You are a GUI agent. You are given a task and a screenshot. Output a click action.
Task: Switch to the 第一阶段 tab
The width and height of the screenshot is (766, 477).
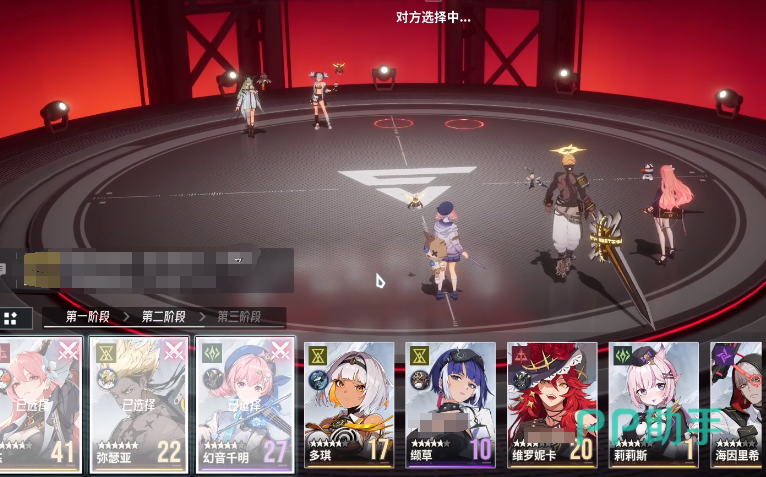coord(84,317)
